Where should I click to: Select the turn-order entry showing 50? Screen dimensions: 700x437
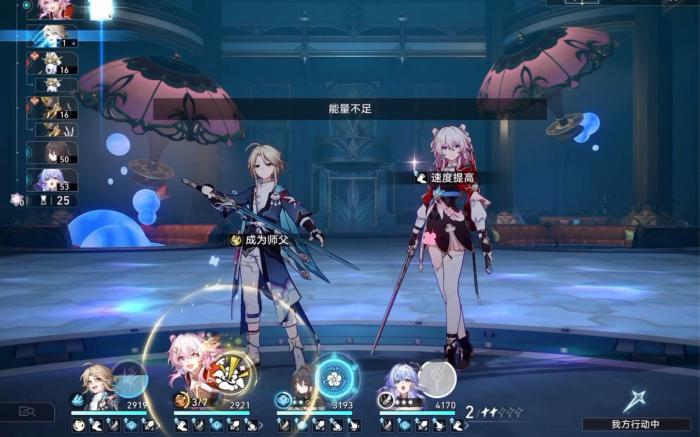point(52,152)
